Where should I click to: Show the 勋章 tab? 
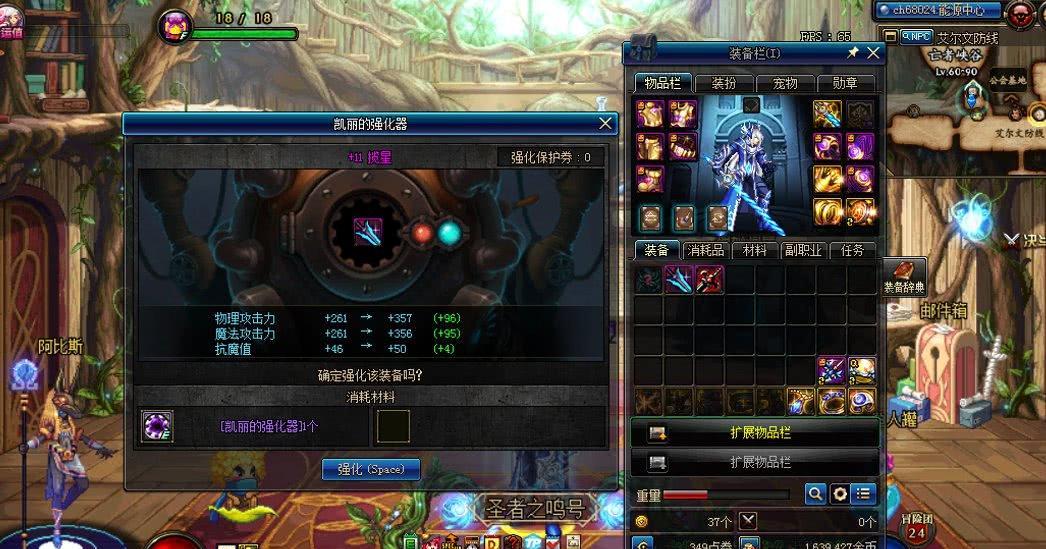[x=846, y=83]
